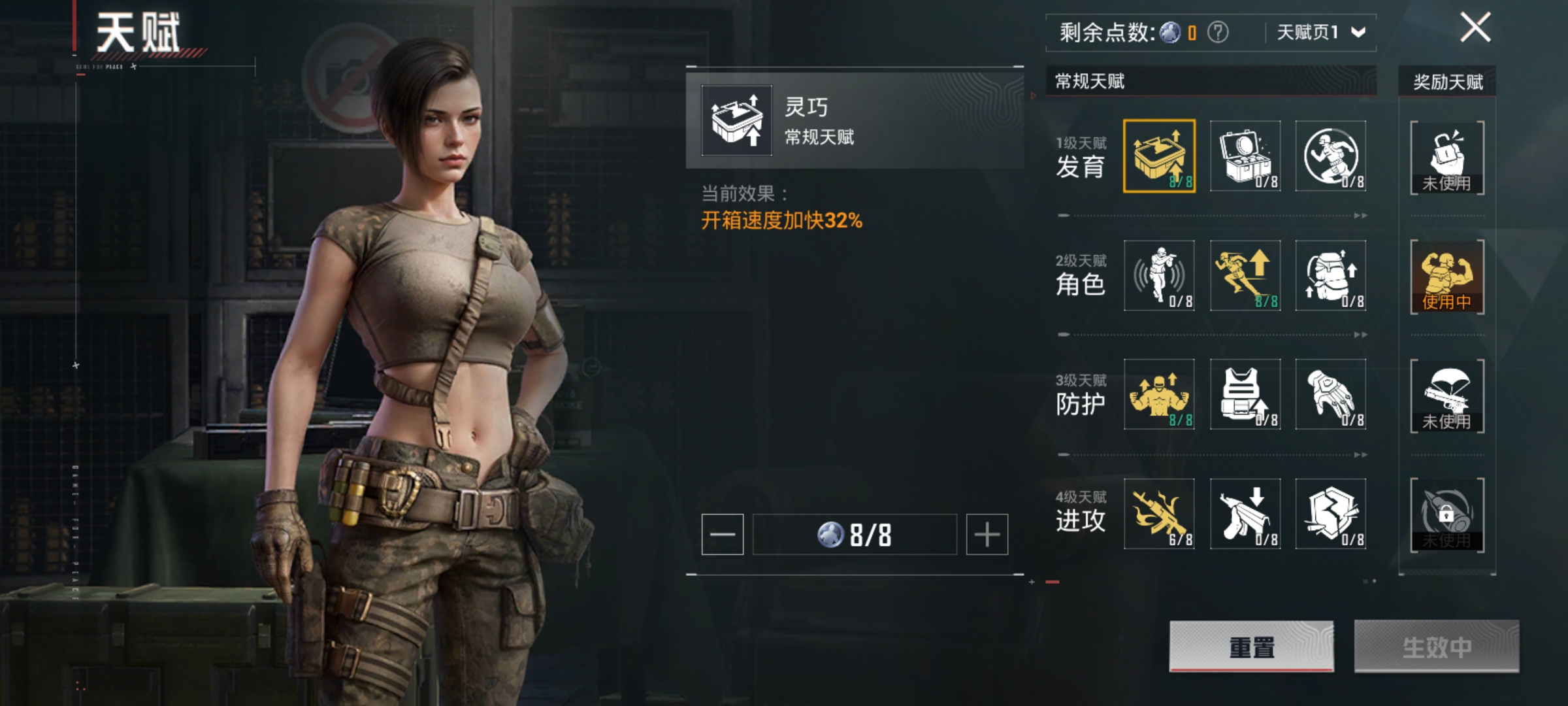This screenshot has height=706, width=1568.
Task: Select the gold flexing strongman talent
Action: click(x=1159, y=394)
